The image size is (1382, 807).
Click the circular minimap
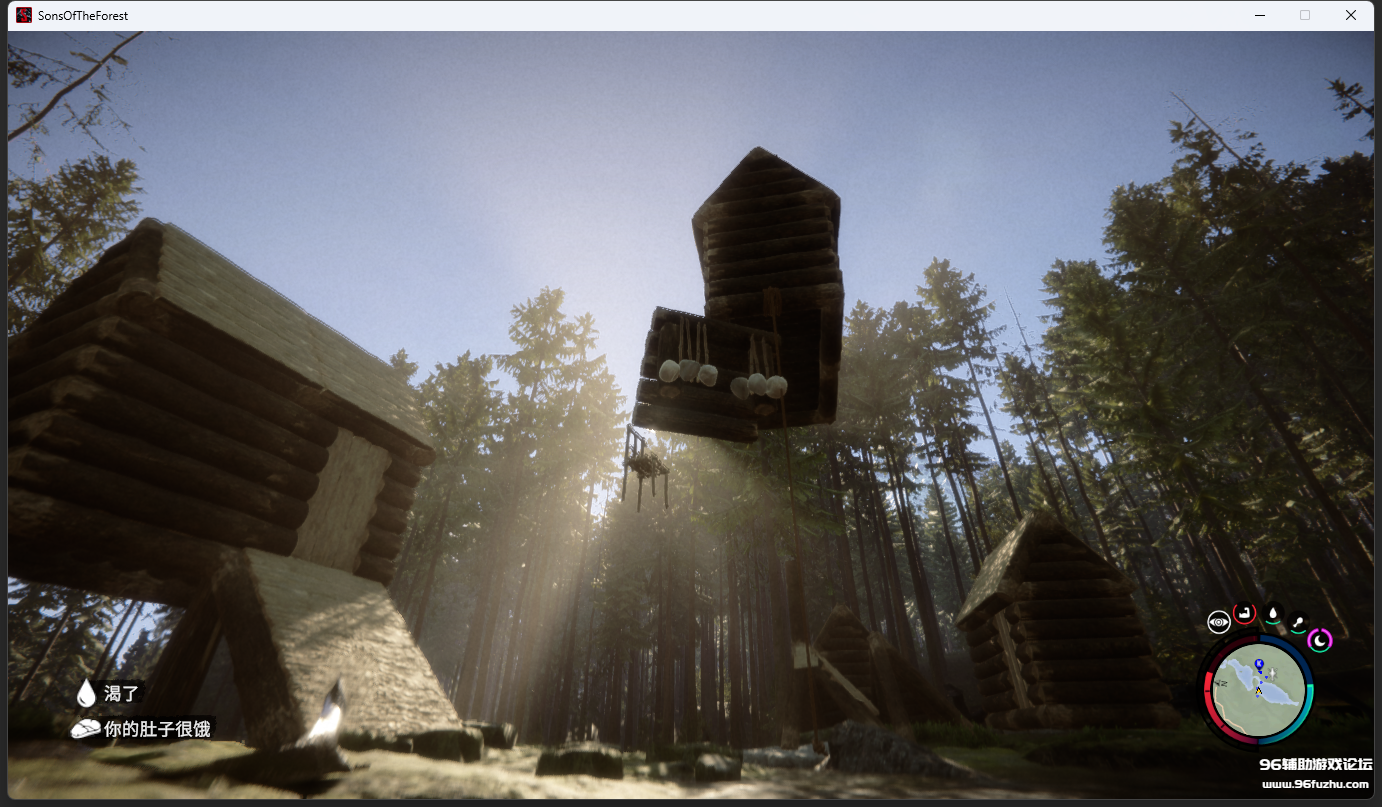coord(1258,688)
